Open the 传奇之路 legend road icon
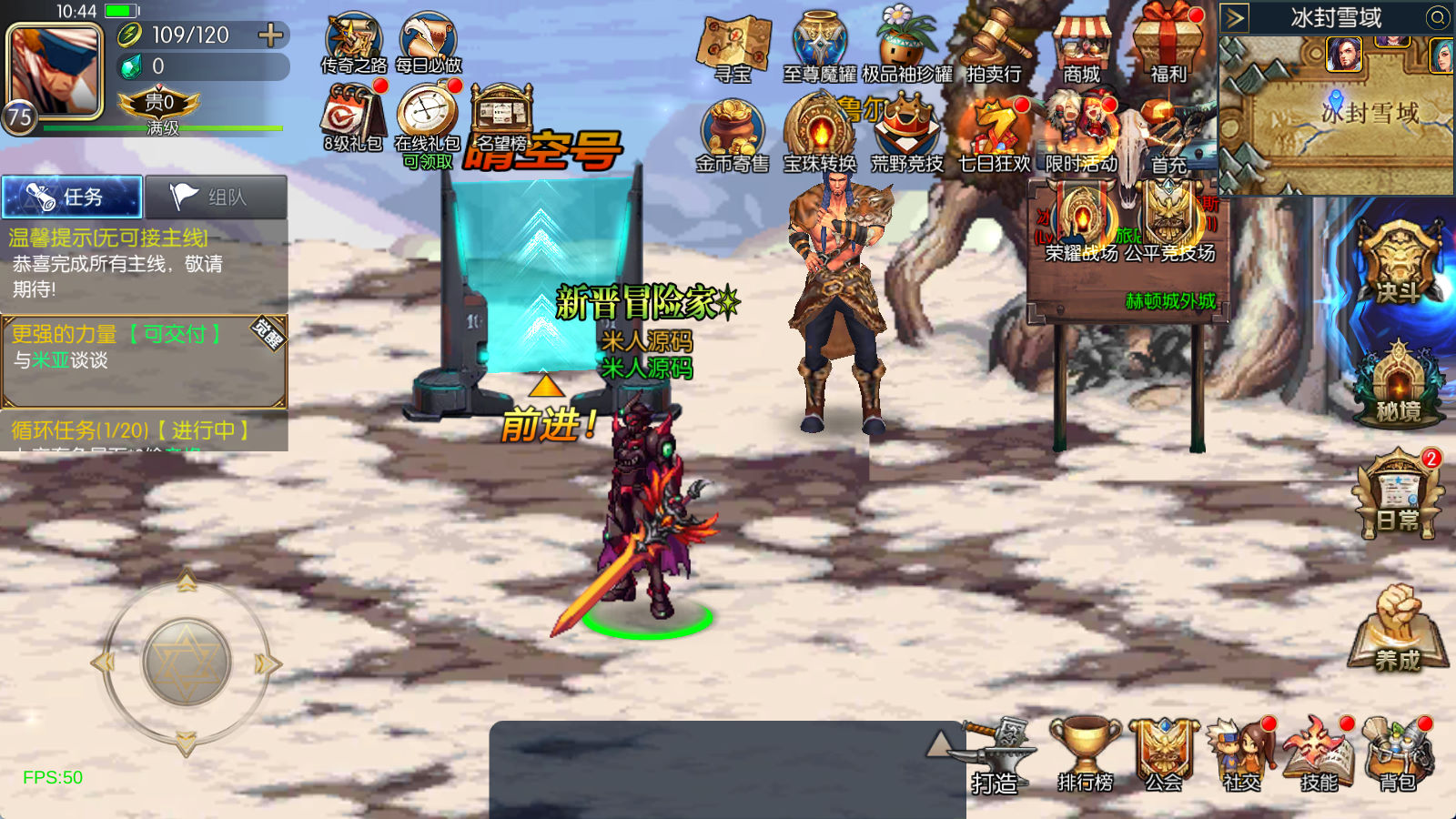1456x819 pixels. coord(354,42)
